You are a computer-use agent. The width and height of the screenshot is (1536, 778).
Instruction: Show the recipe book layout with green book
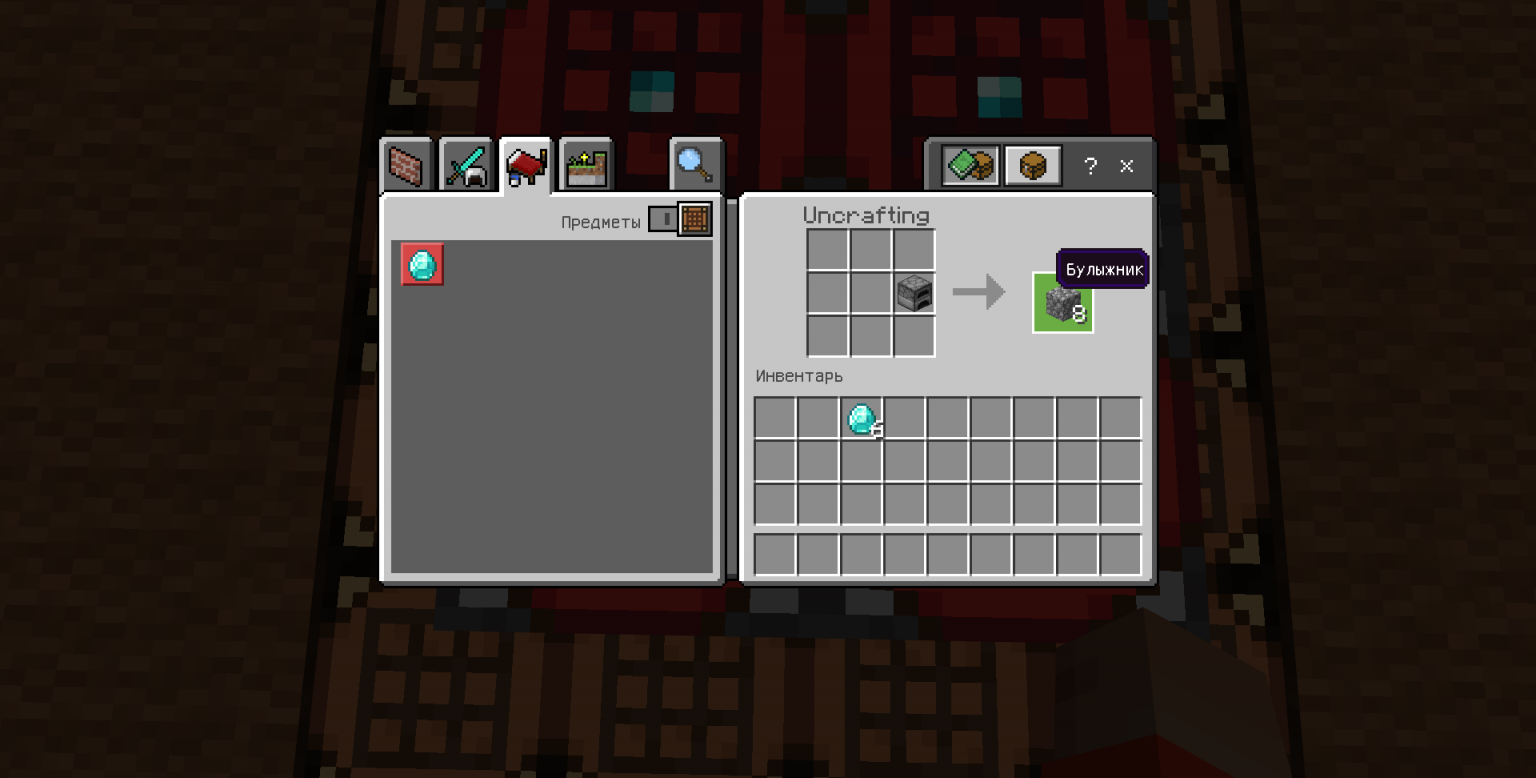[x=970, y=166]
